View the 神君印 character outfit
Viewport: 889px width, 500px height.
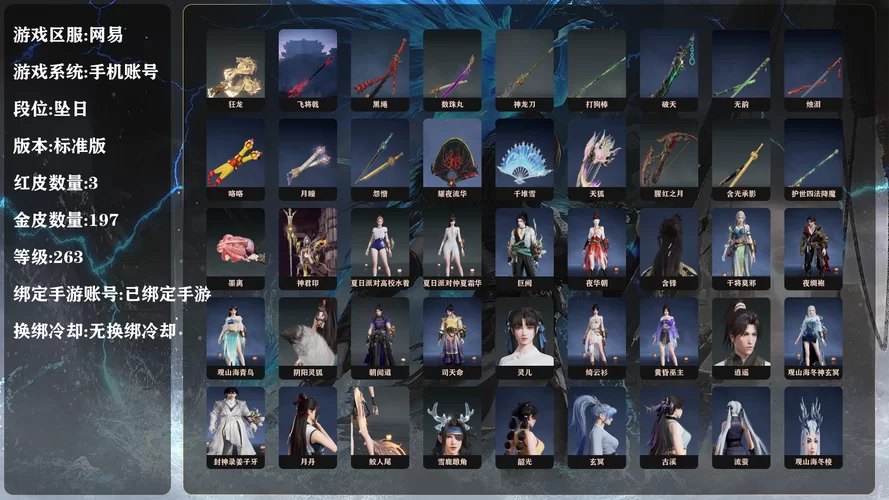307,243
